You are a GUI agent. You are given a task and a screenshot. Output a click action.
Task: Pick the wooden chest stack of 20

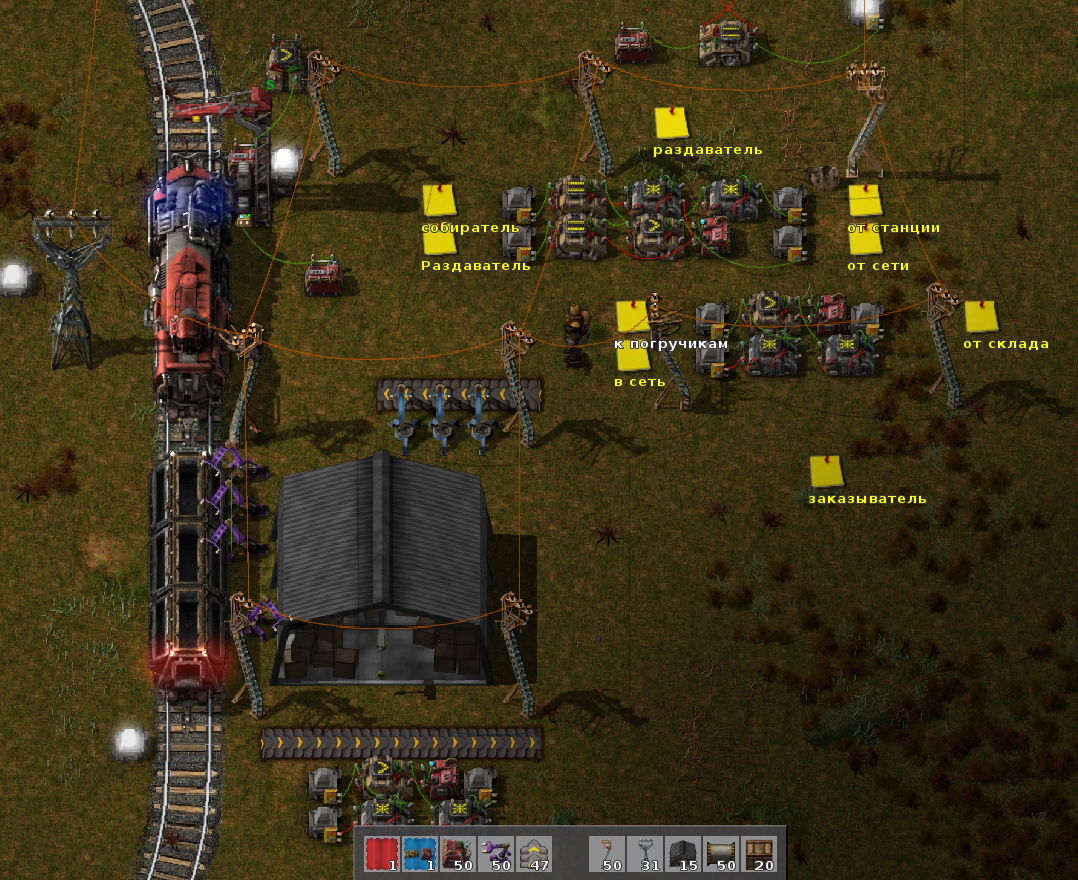click(759, 854)
